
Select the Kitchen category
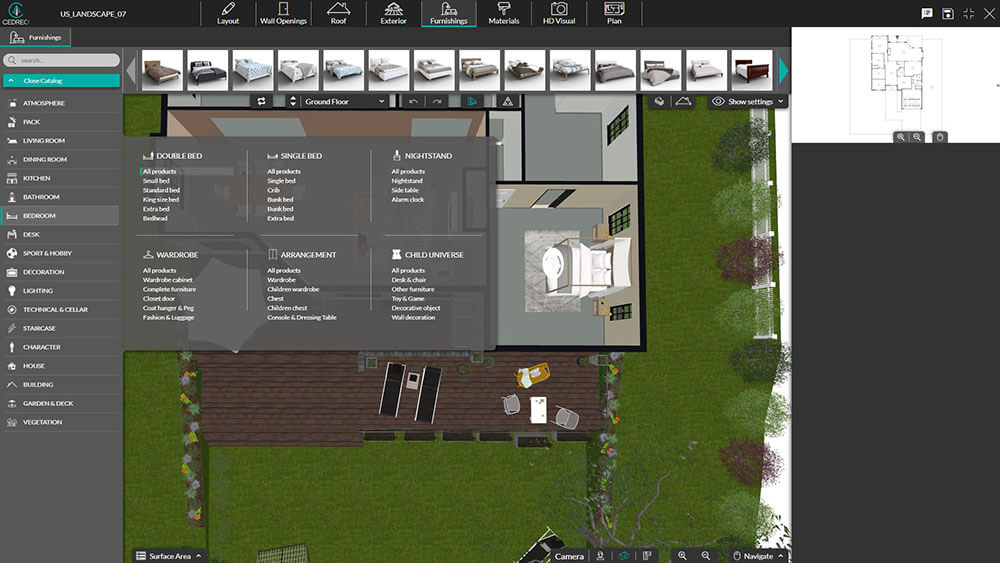(x=36, y=178)
